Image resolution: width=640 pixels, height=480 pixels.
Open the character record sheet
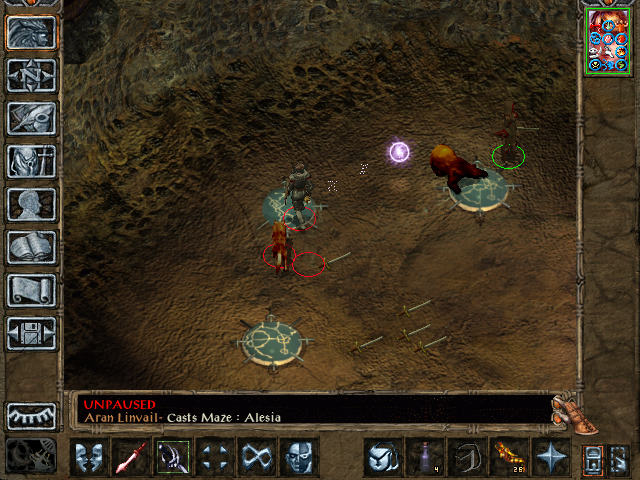pos(31,203)
